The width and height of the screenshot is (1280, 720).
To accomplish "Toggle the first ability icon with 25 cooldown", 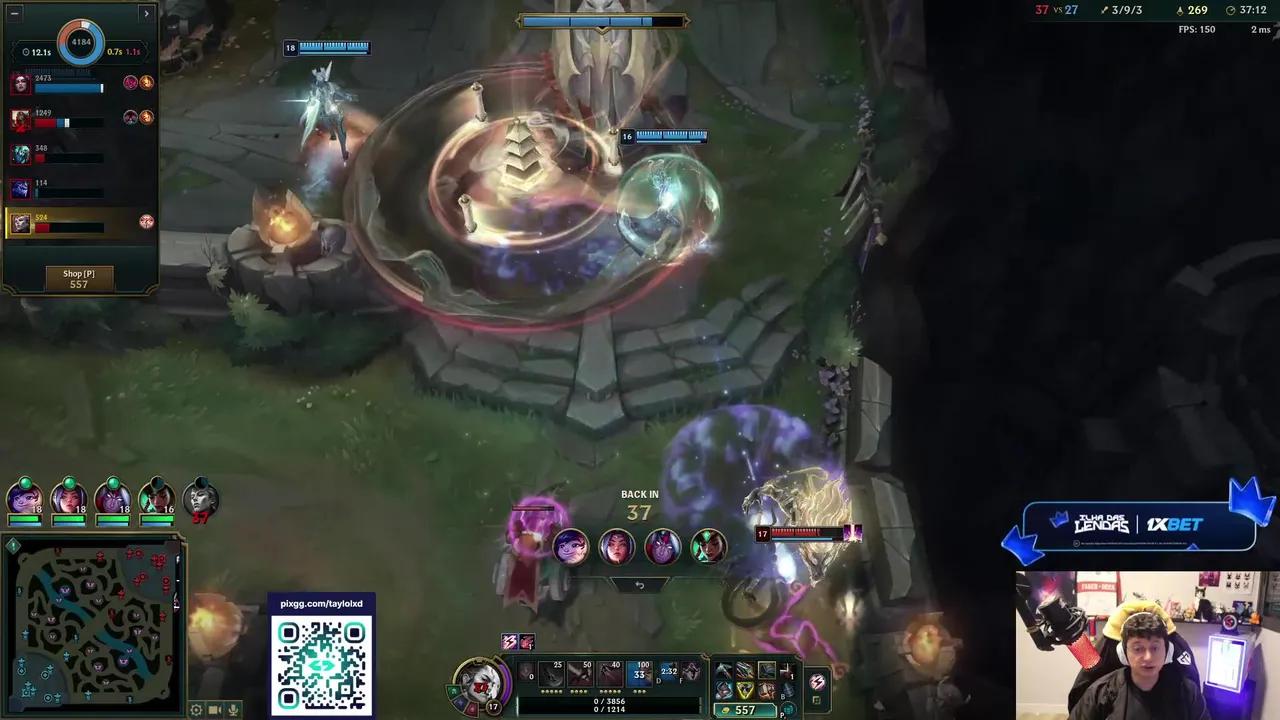I will (552, 674).
